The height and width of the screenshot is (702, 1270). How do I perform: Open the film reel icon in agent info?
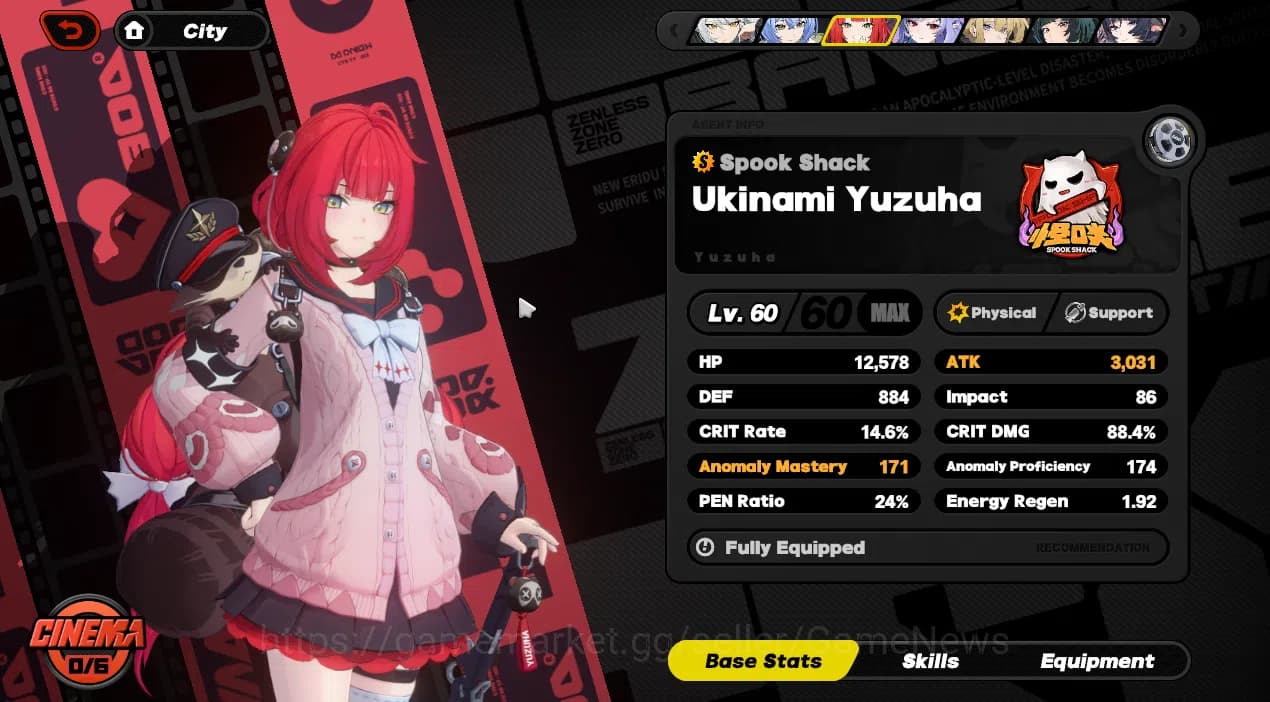(1168, 140)
